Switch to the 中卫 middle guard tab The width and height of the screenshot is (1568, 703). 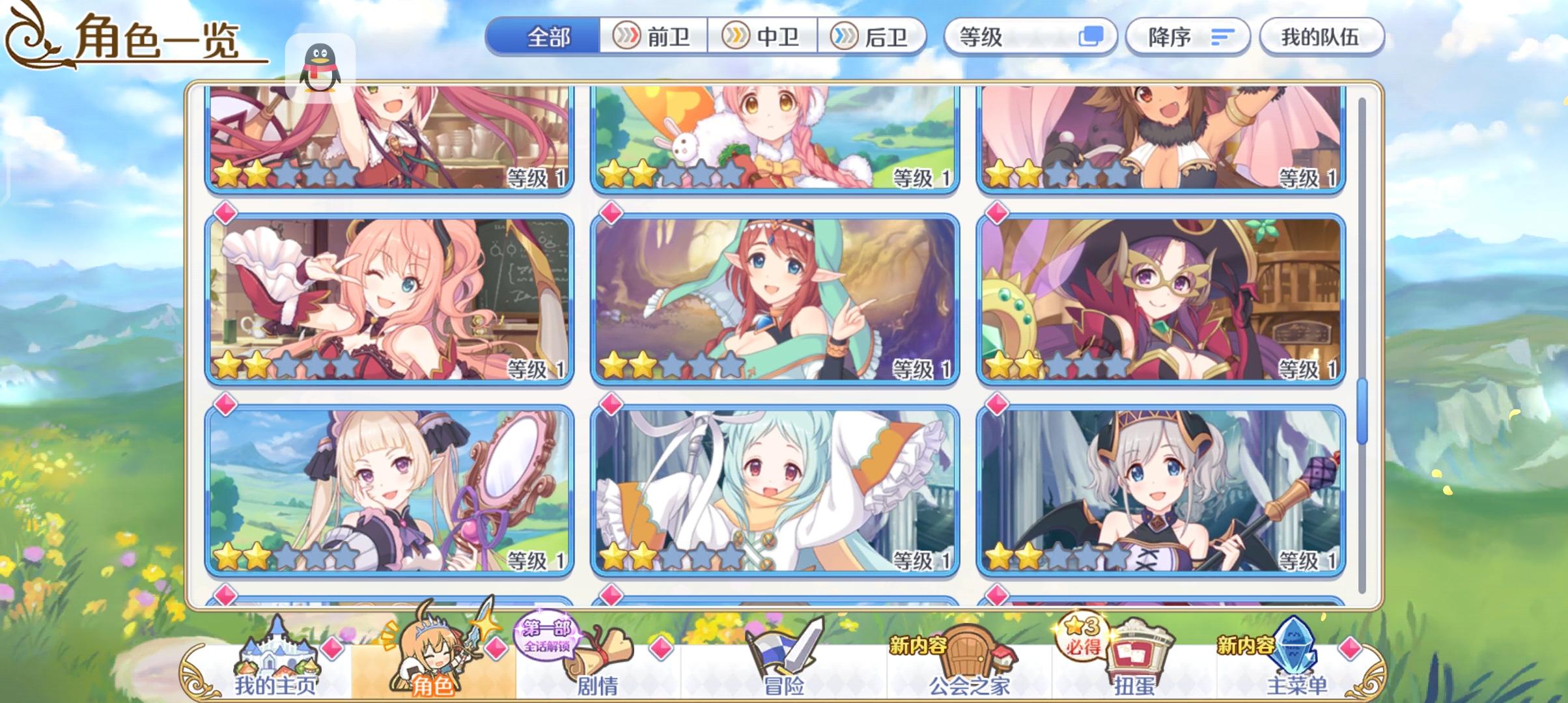762,37
